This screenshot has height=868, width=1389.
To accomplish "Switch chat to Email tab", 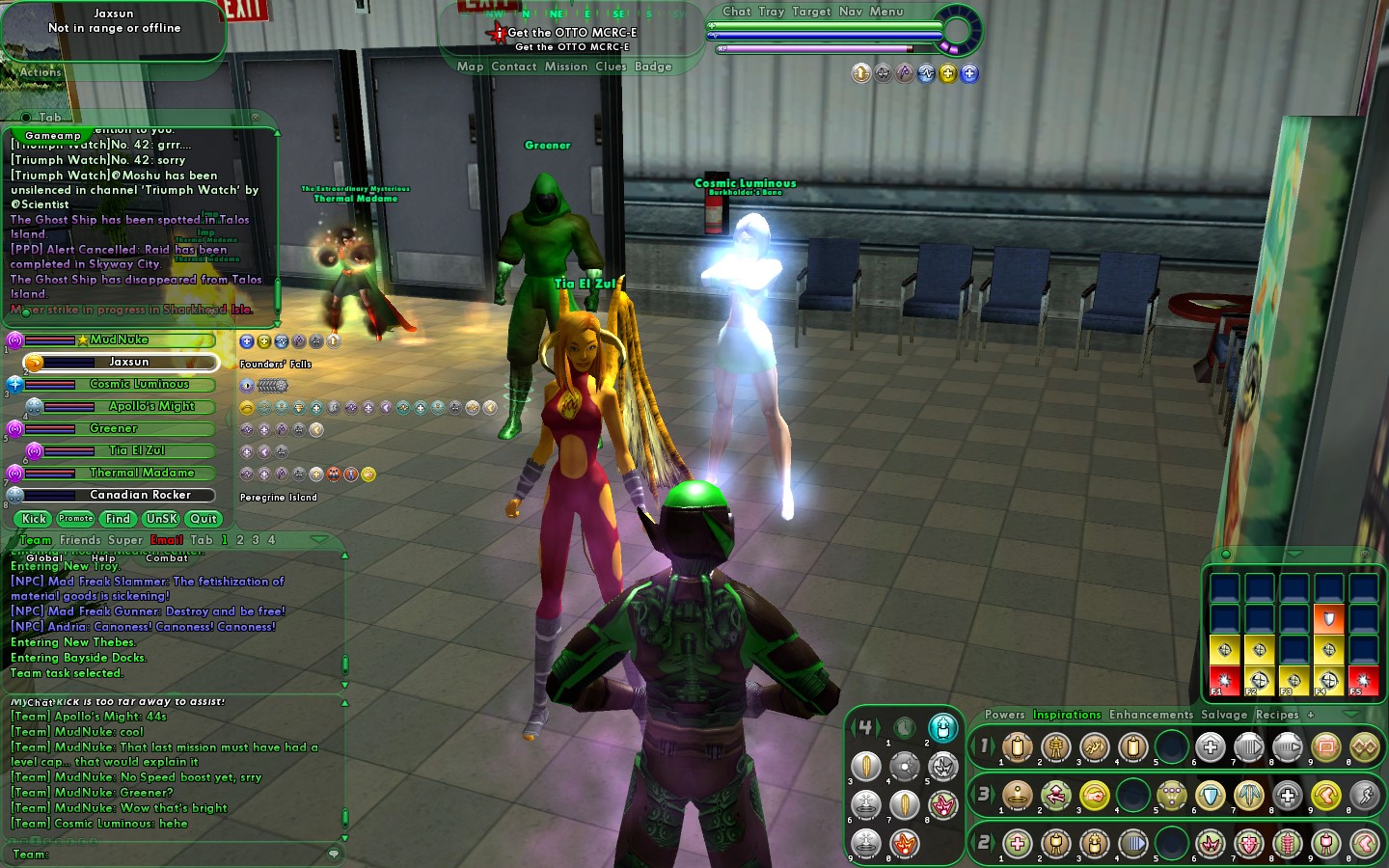I will point(167,540).
